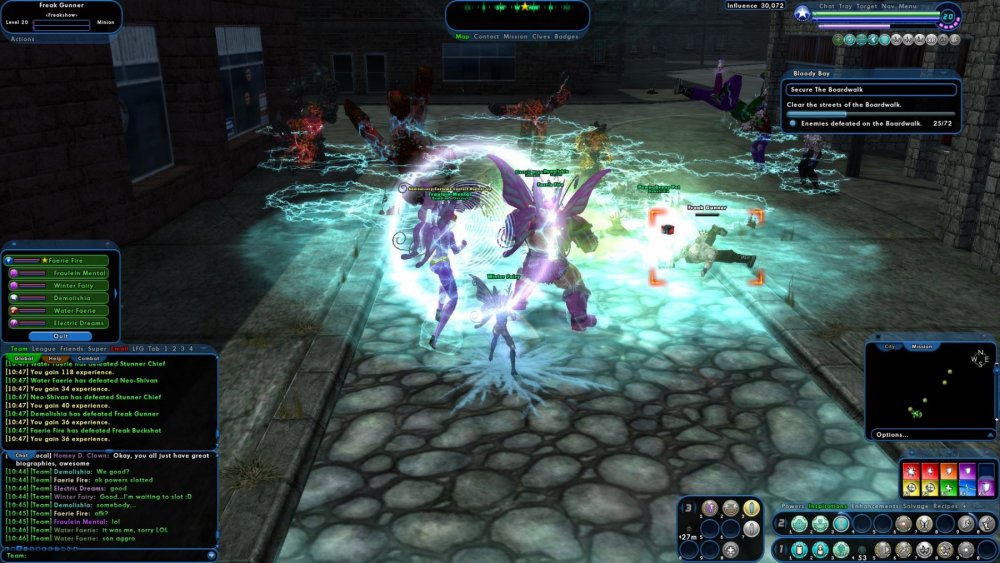Image resolution: width=1000 pixels, height=563 pixels.
Task: Switch chat to the League channel tab
Action: tap(42, 348)
